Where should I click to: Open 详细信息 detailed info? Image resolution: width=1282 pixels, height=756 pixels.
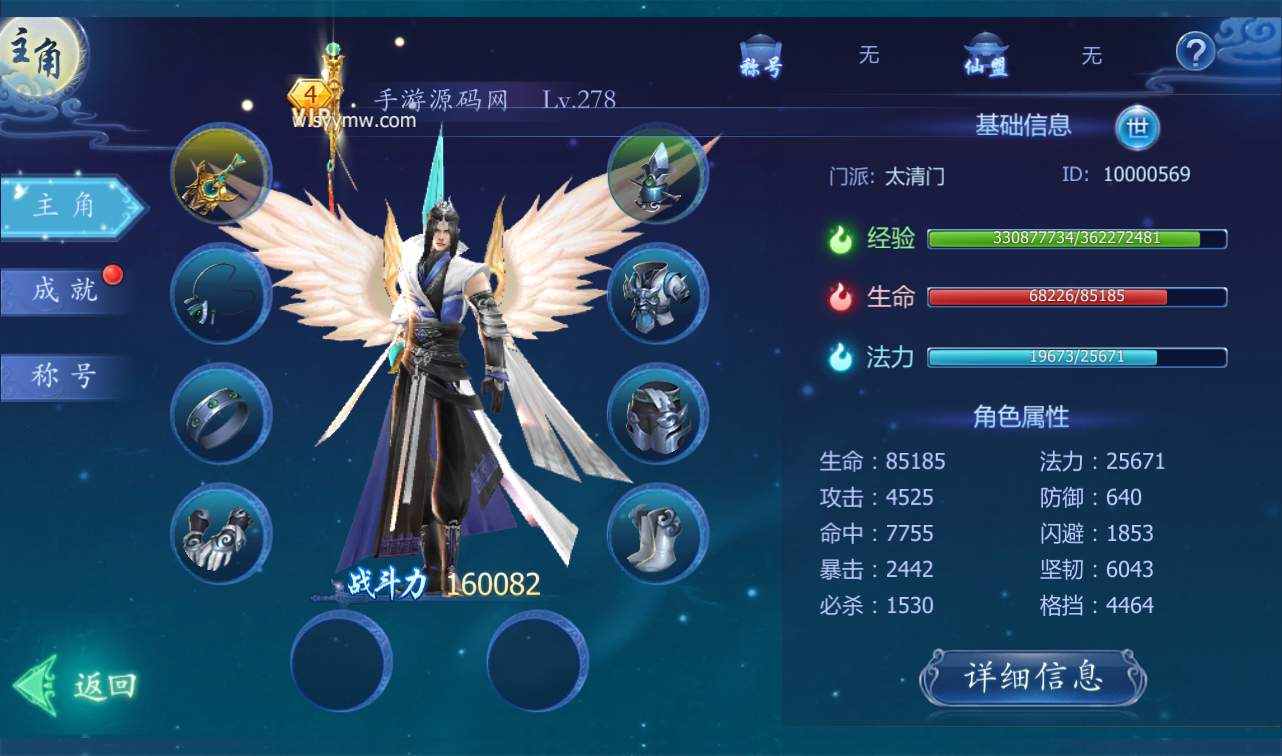point(1033,677)
